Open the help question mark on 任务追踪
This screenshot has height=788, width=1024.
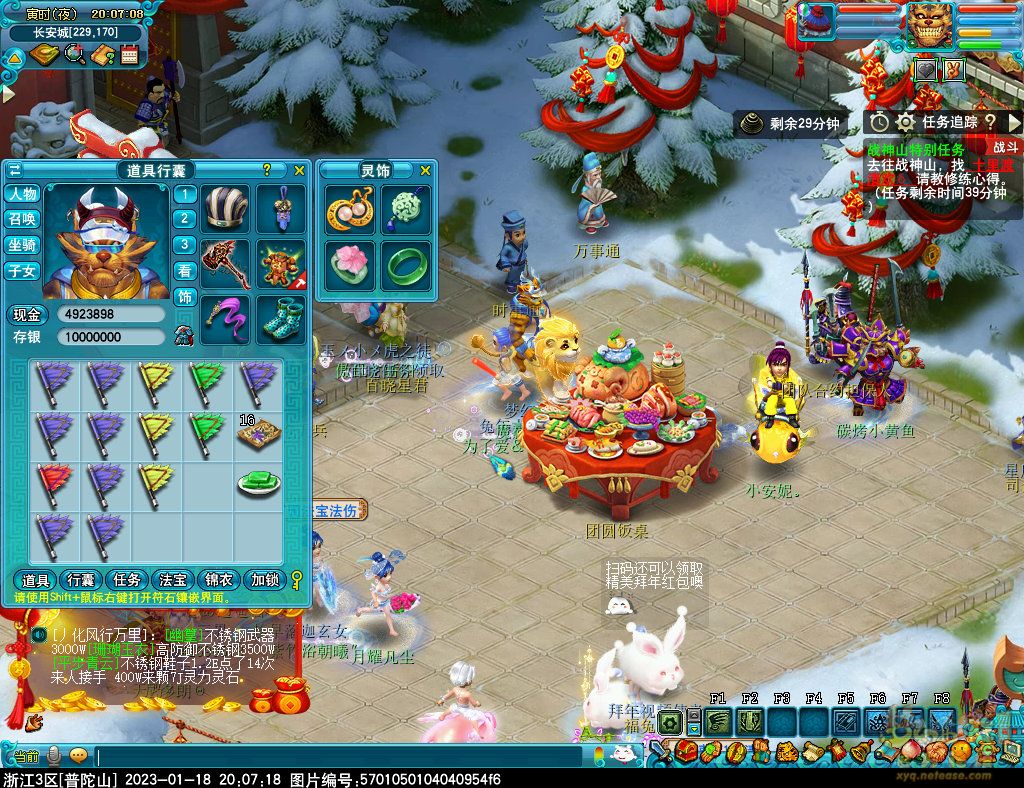(990, 122)
